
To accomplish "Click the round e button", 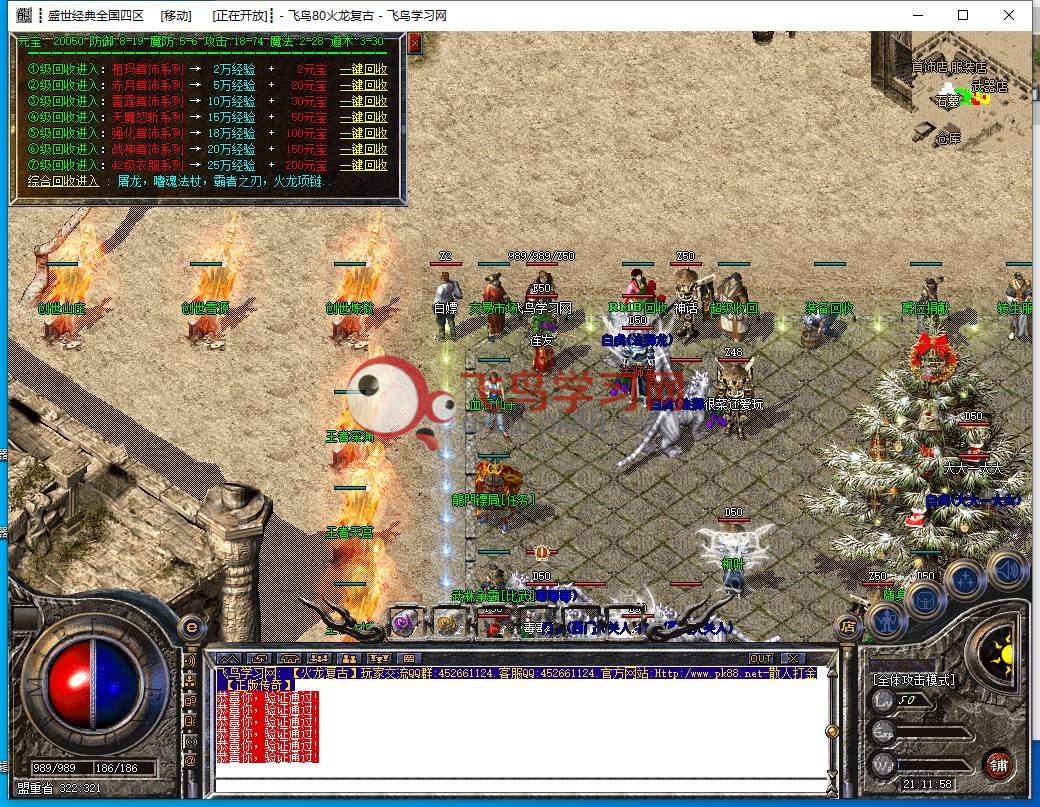I will click(192, 625).
